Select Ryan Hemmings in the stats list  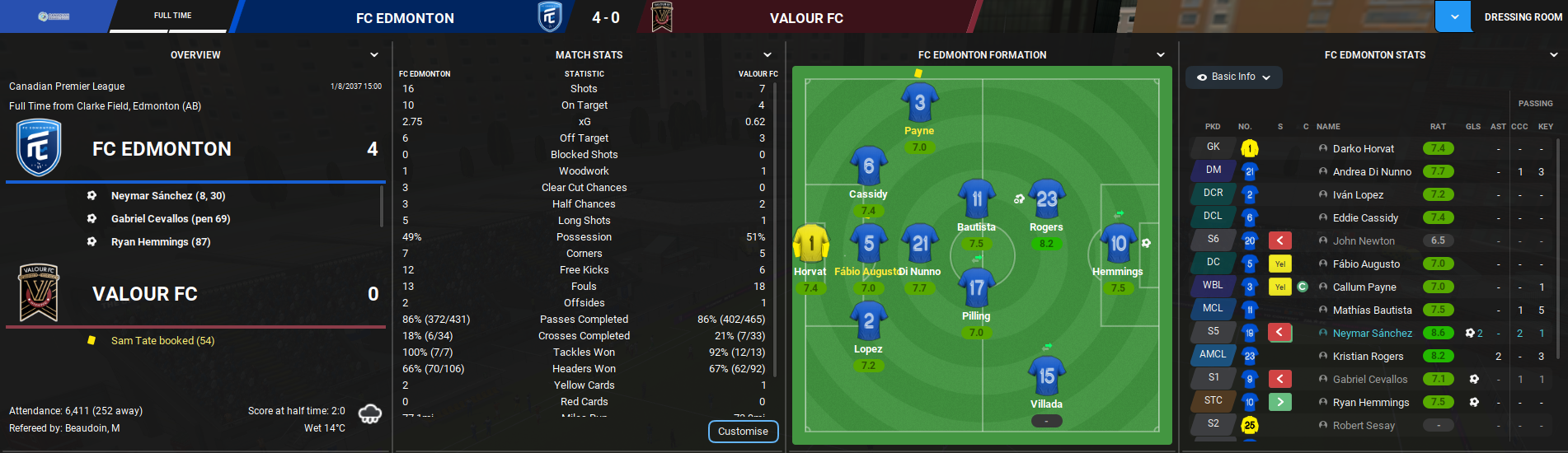(1370, 403)
